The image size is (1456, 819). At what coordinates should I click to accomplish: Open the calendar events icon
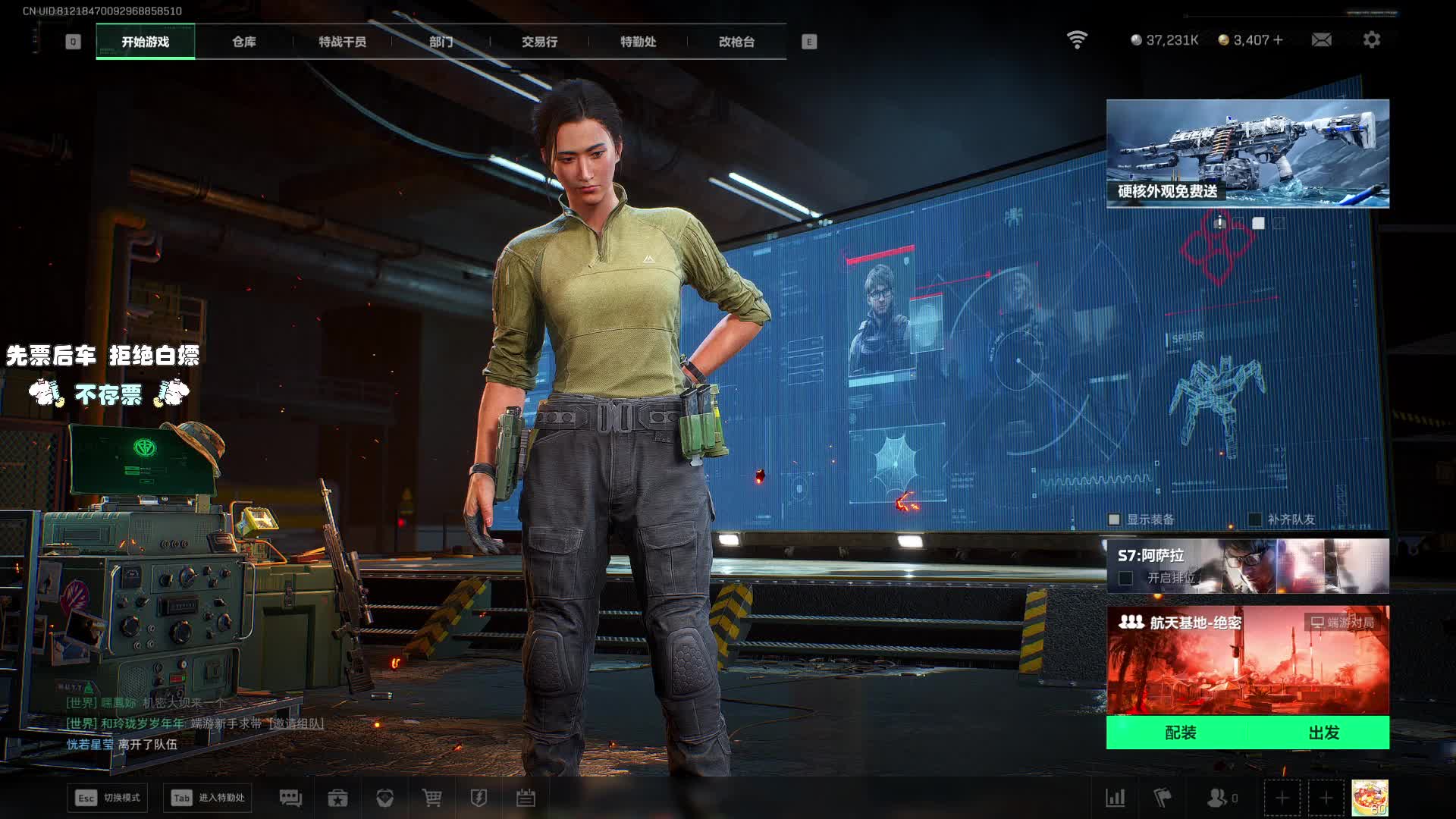click(526, 798)
